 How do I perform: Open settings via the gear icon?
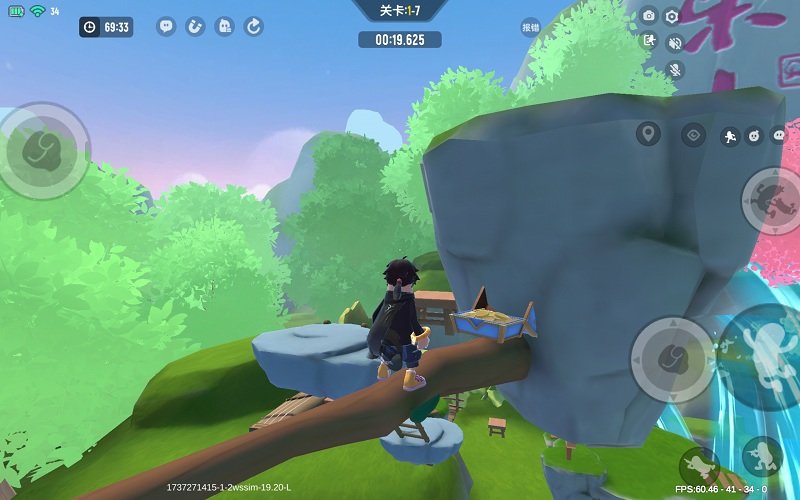(672, 16)
